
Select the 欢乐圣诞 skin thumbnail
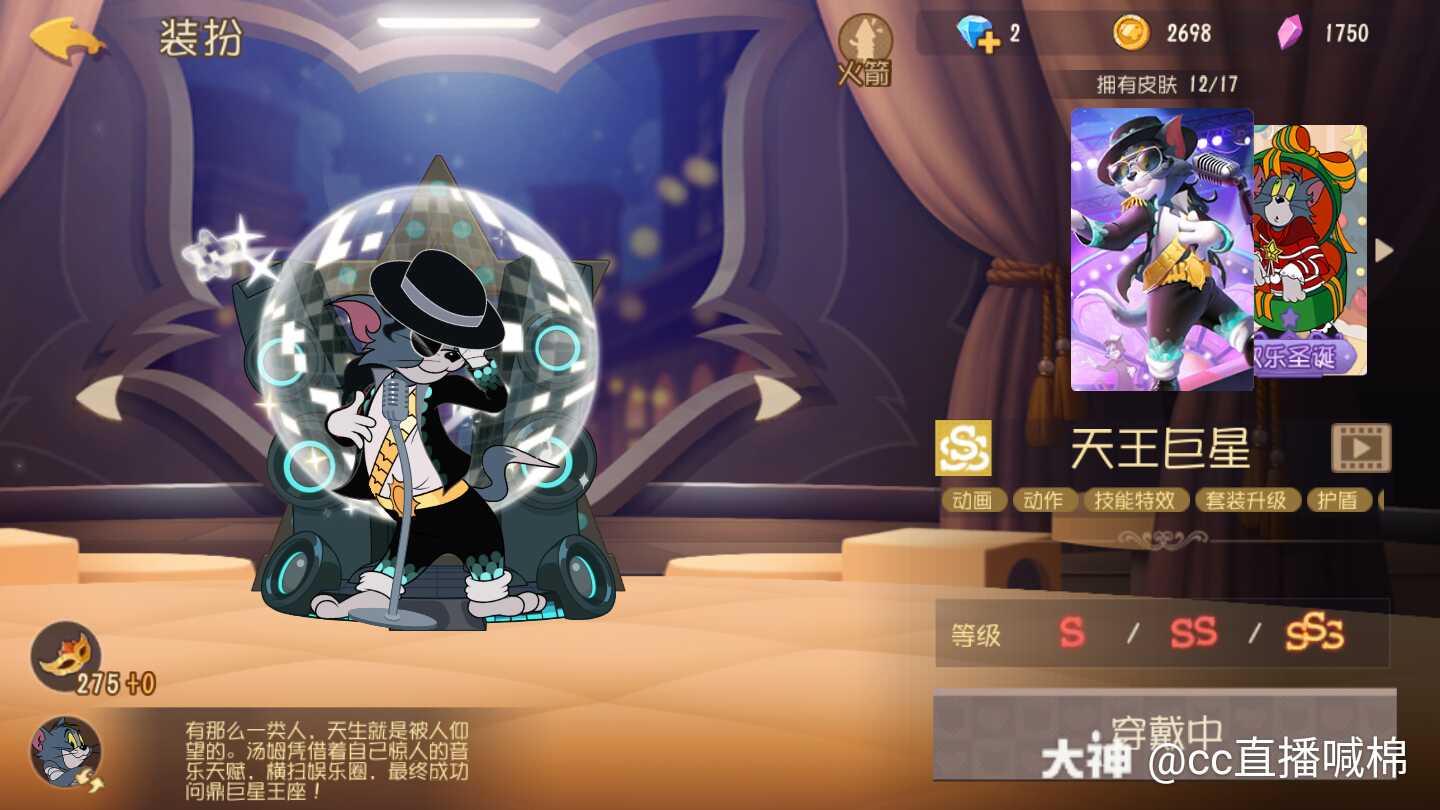coord(1310,250)
